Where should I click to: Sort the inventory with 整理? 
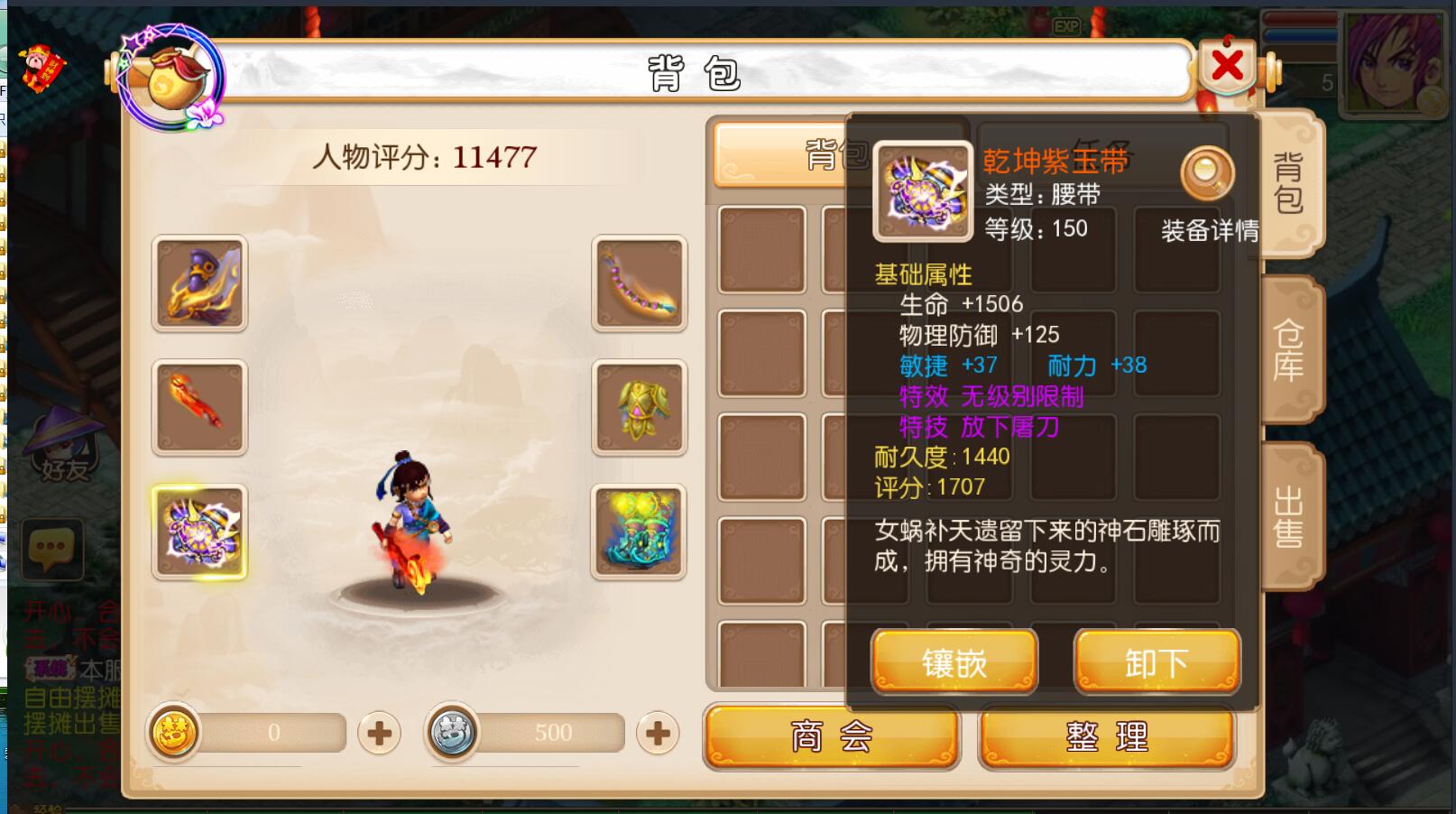[x=1107, y=737]
